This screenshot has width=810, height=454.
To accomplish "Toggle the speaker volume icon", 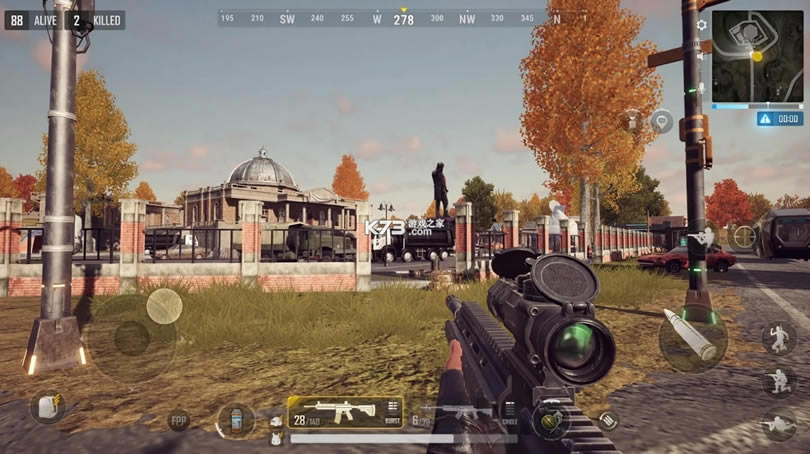I will [x=701, y=57].
